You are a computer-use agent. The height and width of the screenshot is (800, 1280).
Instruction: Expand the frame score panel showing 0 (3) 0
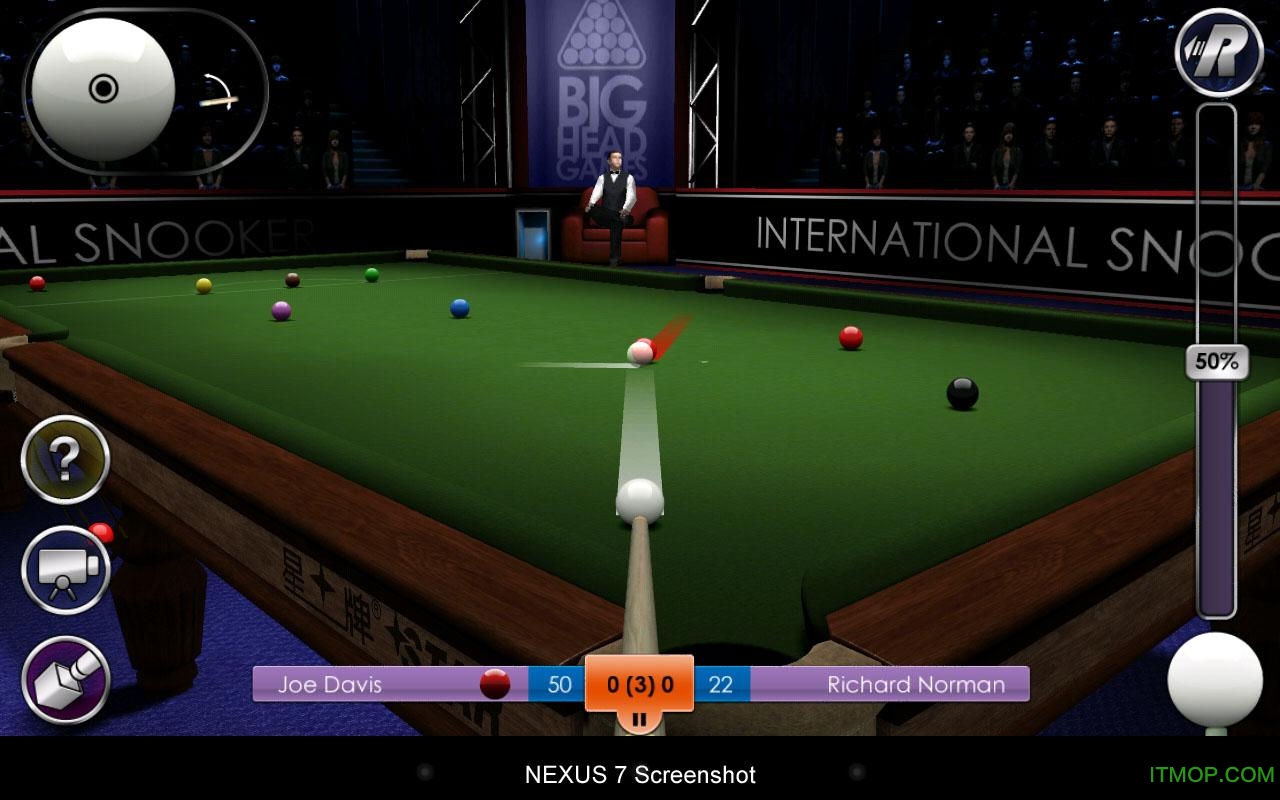click(640, 685)
